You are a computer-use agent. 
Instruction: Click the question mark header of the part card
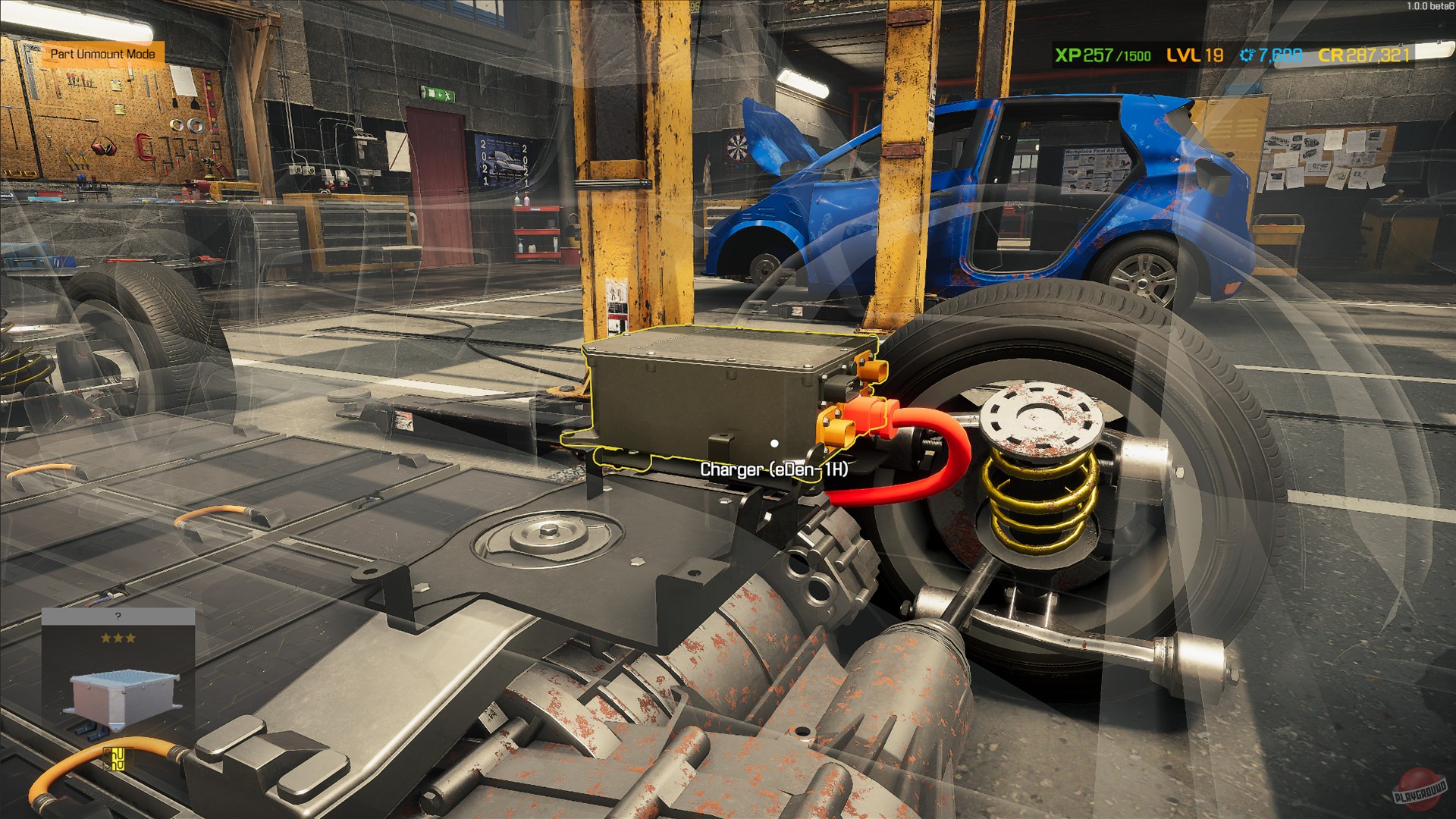[x=118, y=616]
